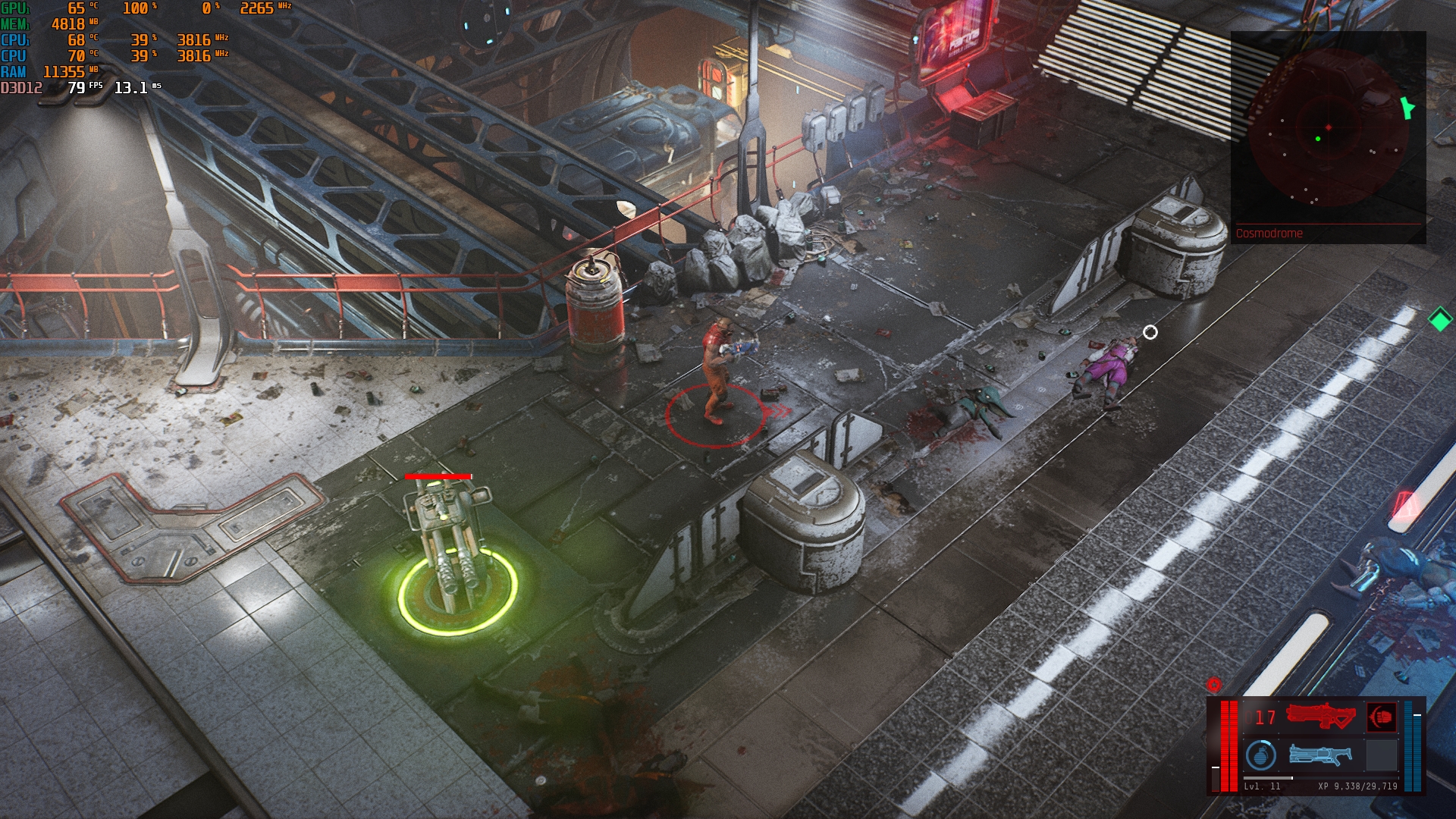Screen dimensions: 1456x819
Task: Click the Cosmodrome radar minimap
Action: (1327, 129)
